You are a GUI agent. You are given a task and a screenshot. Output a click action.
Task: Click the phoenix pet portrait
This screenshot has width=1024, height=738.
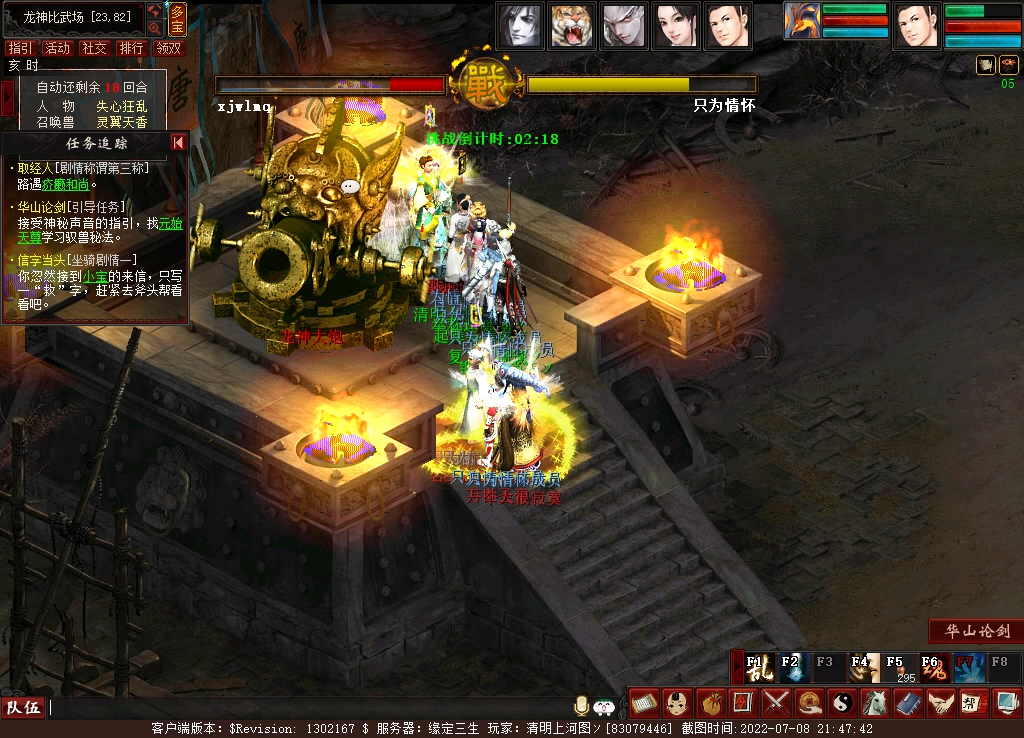point(801,21)
